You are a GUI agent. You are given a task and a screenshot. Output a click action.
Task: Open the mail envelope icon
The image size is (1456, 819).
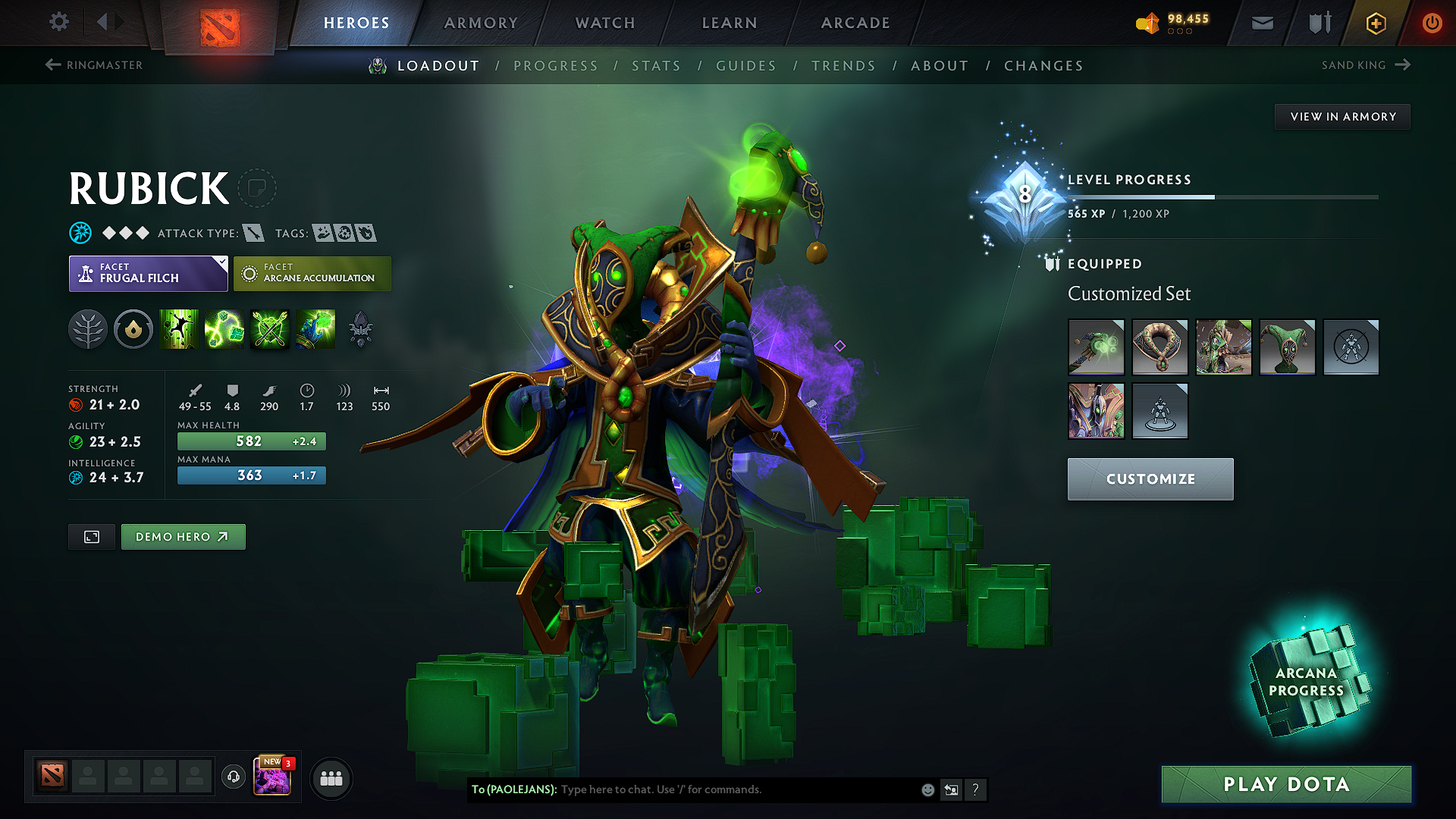coord(1261,23)
